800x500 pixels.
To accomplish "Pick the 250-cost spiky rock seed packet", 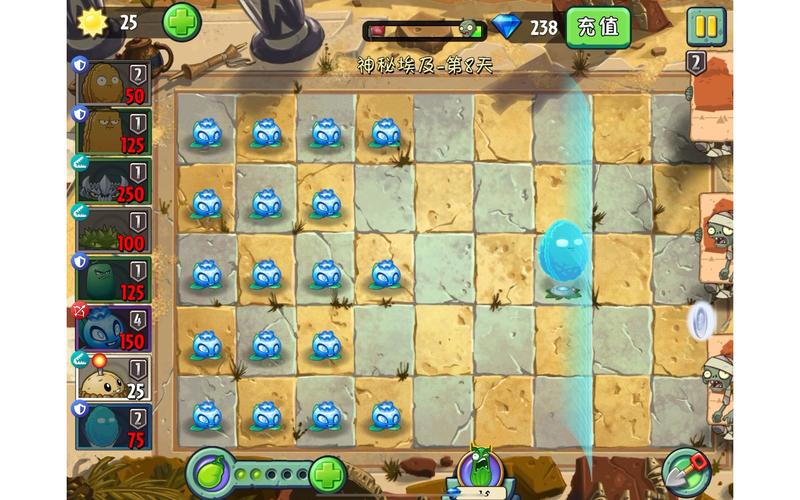I will 113,180.
